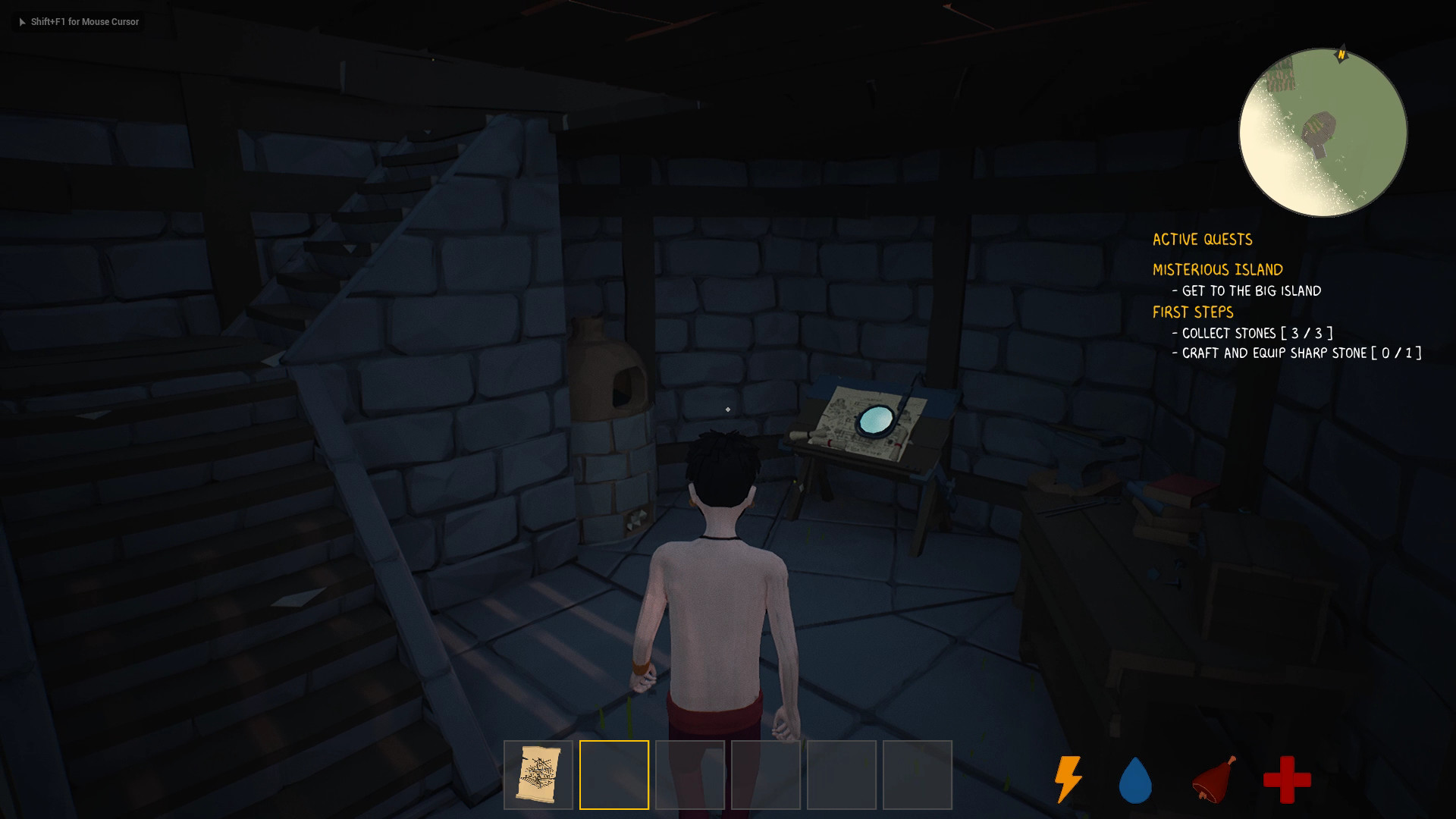Select the treasure map in the first hotbar slot
The height and width of the screenshot is (819, 1456).
click(x=538, y=773)
